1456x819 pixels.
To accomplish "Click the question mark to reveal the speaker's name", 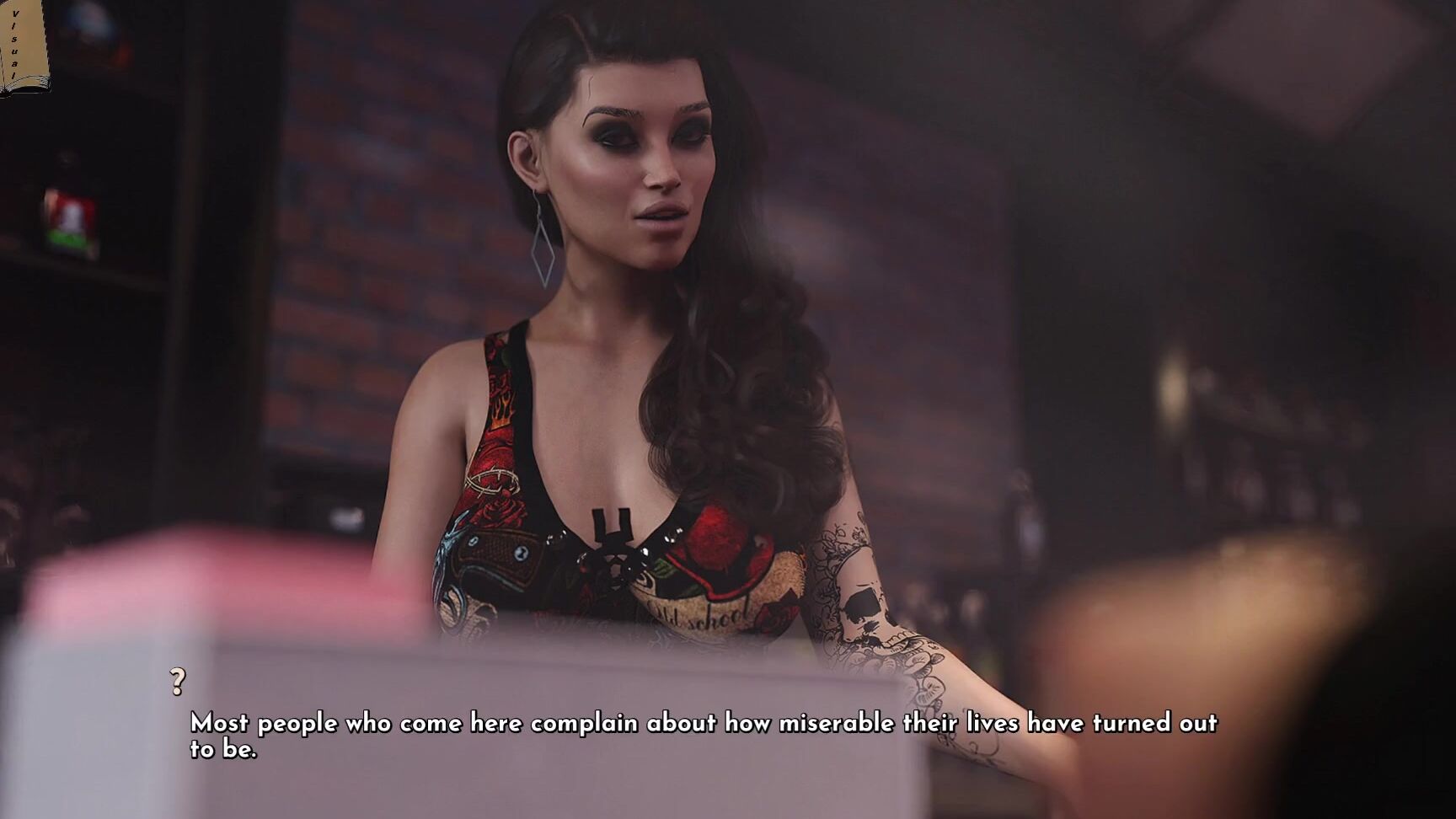I will click(x=177, y=681).
